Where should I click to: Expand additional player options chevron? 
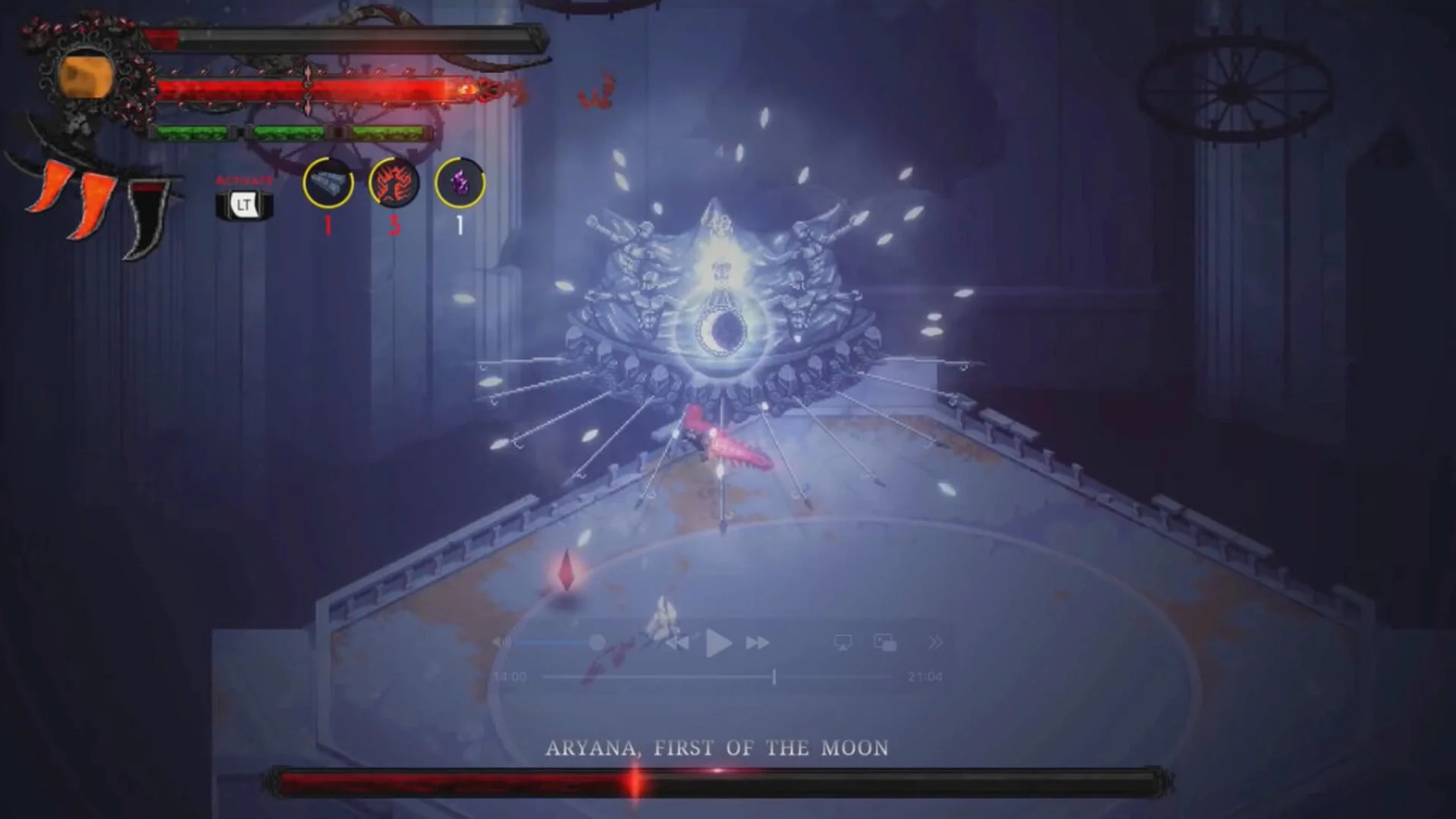(936, 642)
